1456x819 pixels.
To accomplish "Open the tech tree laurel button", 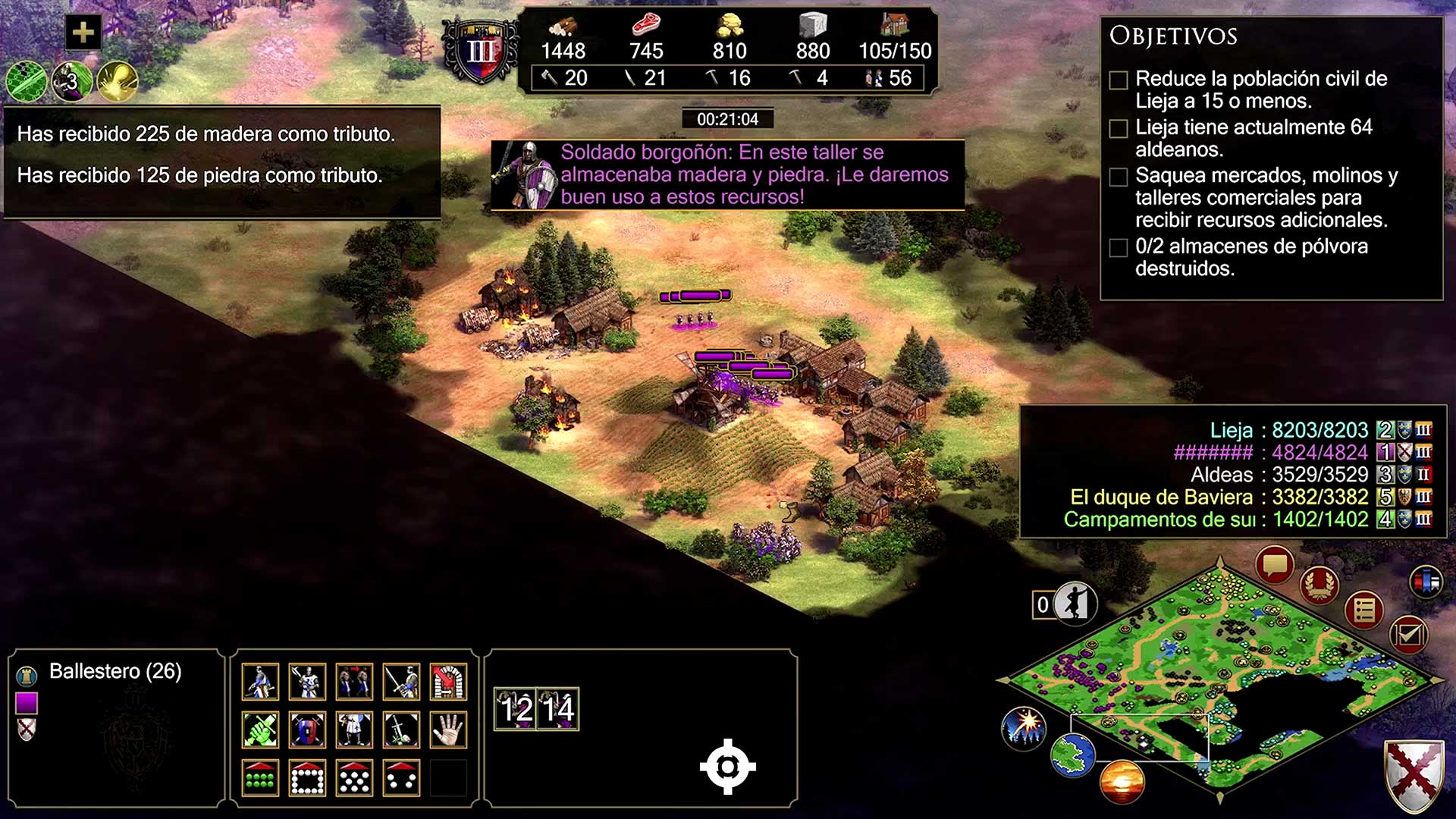I will point(1319,585).
